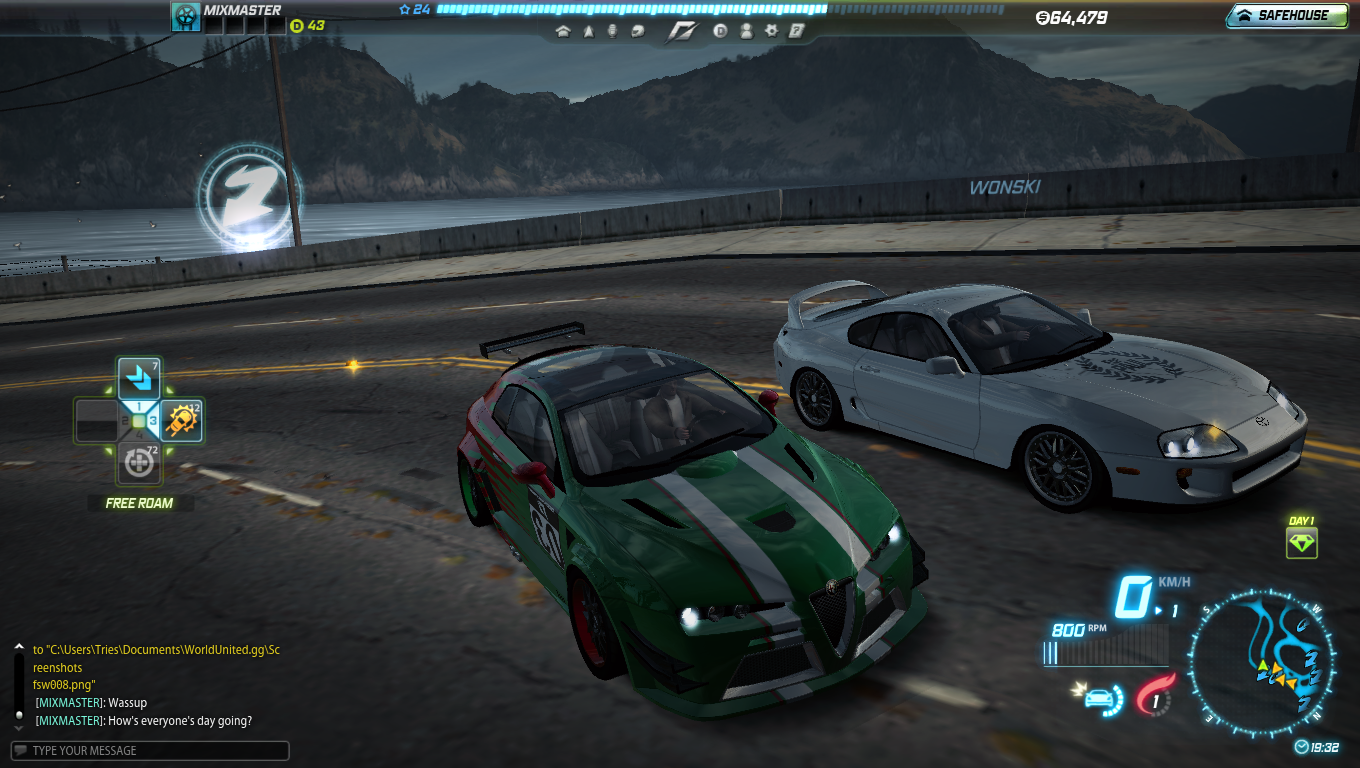Image resolution: width=1360 pixels, height=768 pixels.
Task: Open settings via the gear icon
Action: pos(771,31)
